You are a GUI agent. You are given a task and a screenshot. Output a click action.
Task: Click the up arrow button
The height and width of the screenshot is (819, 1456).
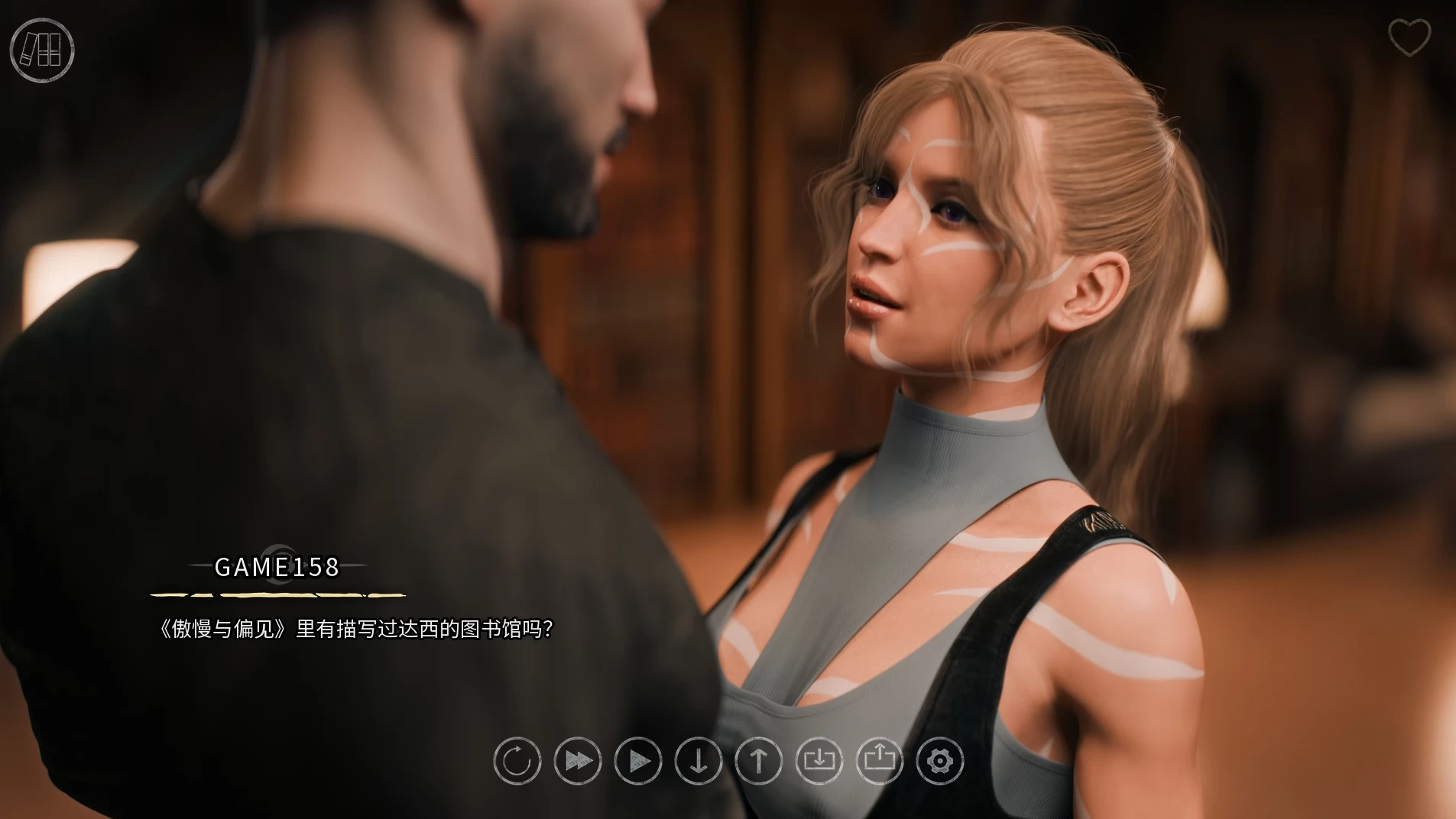point(759,761)
